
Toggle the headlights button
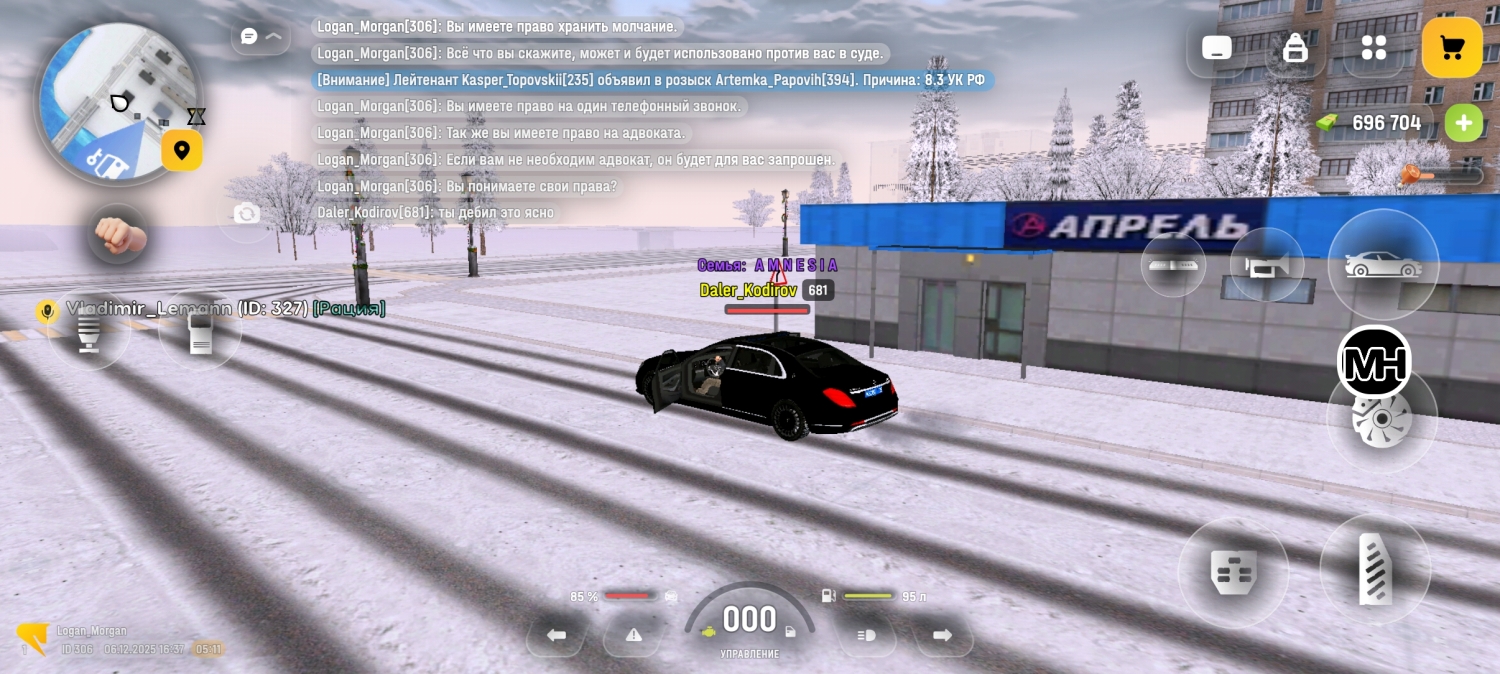(x=866, y=635)
